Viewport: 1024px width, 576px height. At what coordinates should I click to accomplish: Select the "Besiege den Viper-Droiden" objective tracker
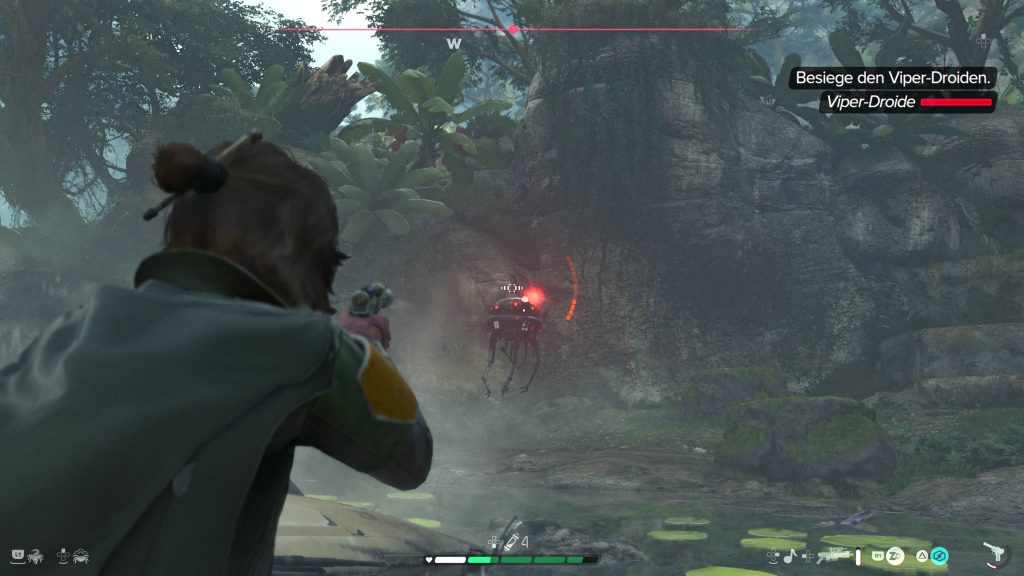[x=892, y=77]
